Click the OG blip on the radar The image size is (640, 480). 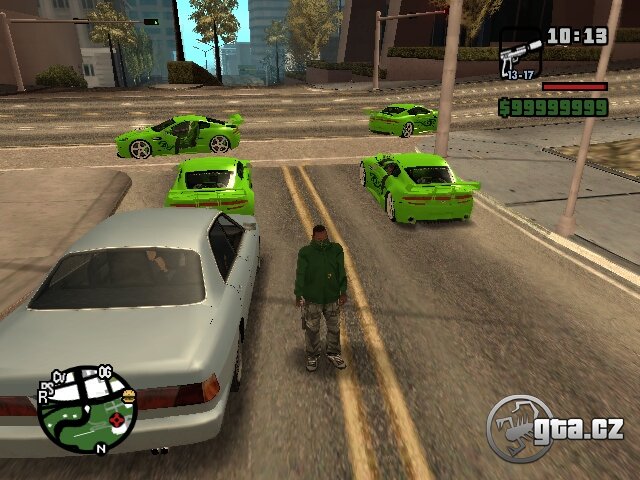pyautogui.click(x=104, y=372)
